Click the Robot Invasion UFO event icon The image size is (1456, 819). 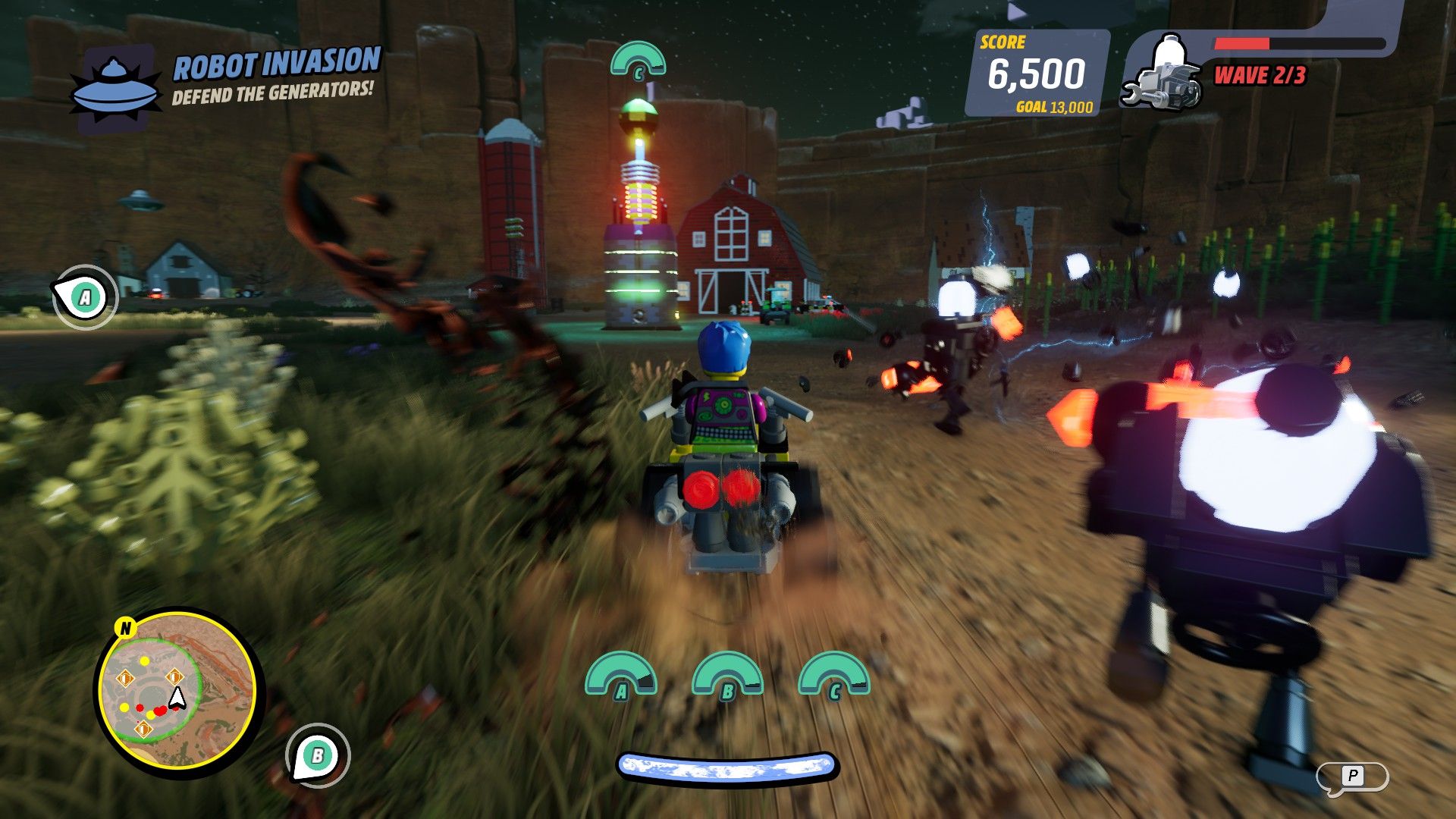[x=115, y=90]
